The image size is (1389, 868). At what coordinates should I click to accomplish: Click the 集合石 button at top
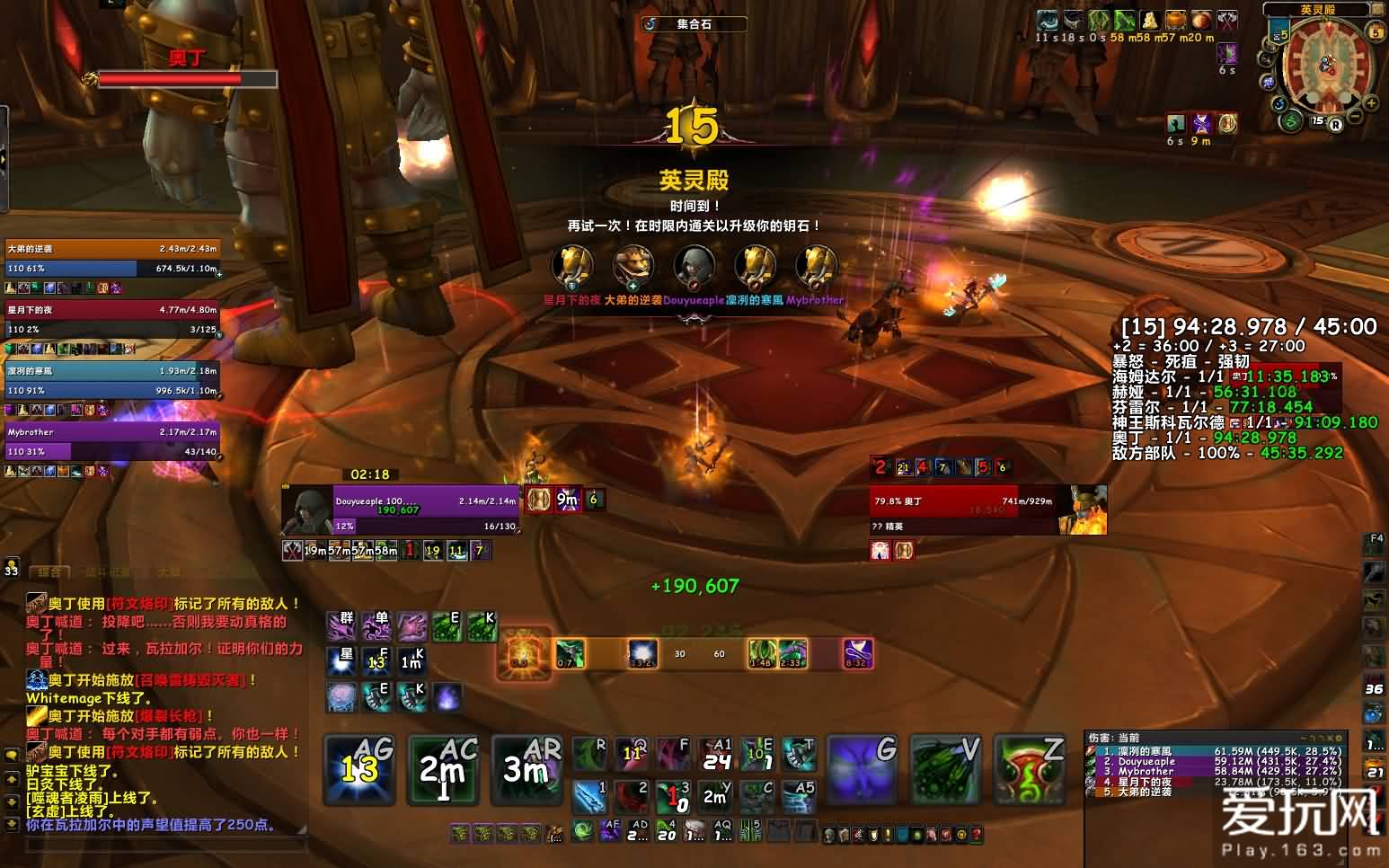(x=694, y=24)
